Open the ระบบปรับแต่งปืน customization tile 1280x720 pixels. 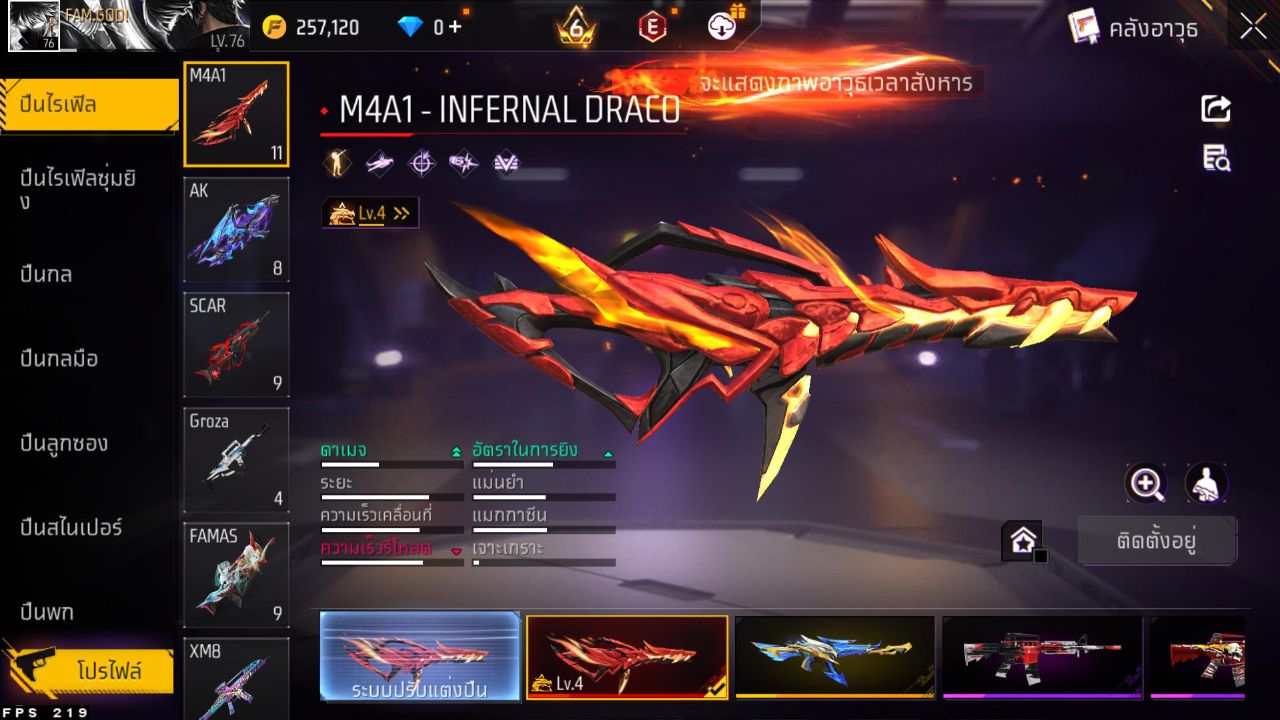click(x=420, y=656)
